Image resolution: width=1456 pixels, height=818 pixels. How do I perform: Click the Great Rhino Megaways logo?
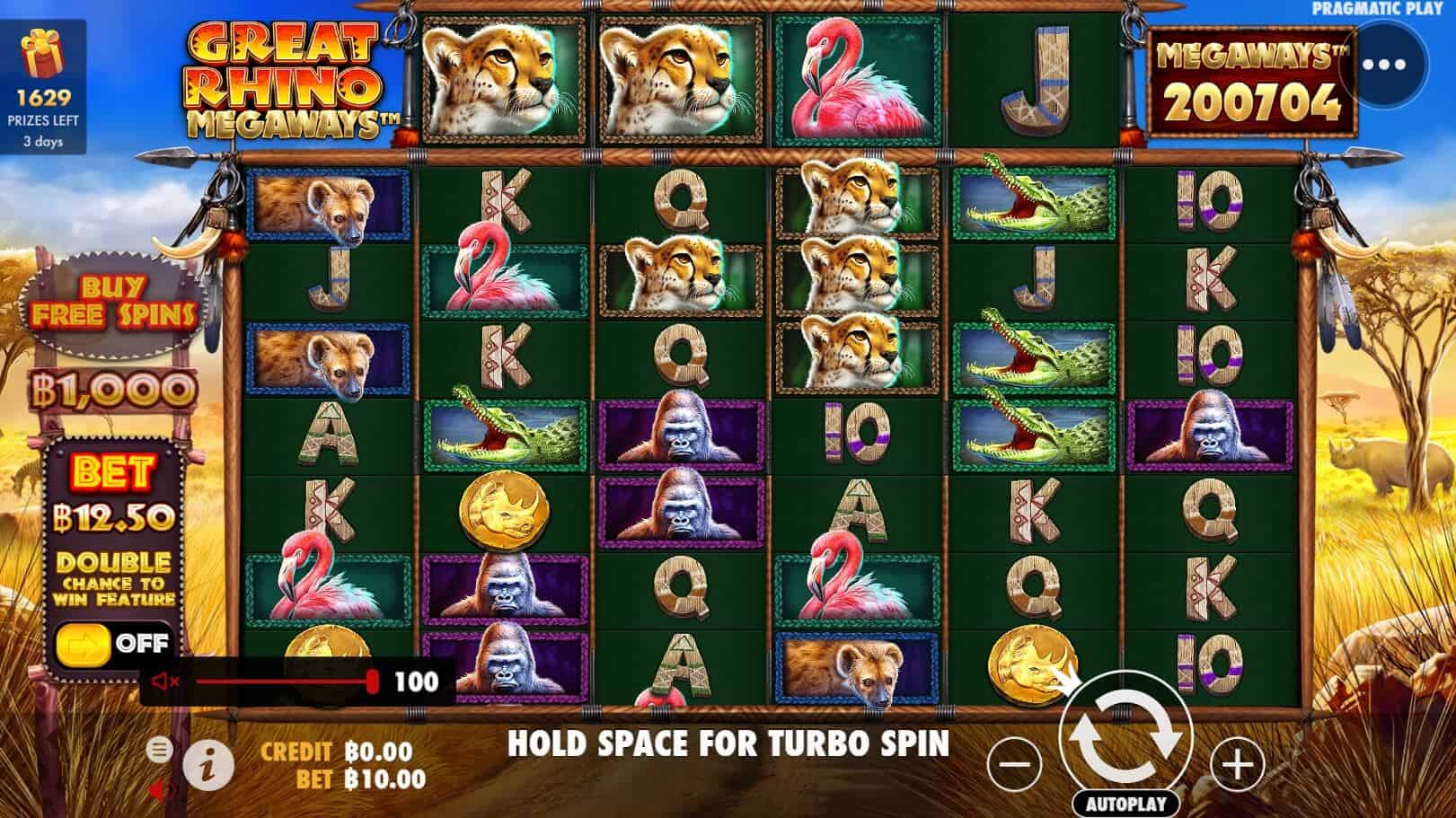pos(286,76)
